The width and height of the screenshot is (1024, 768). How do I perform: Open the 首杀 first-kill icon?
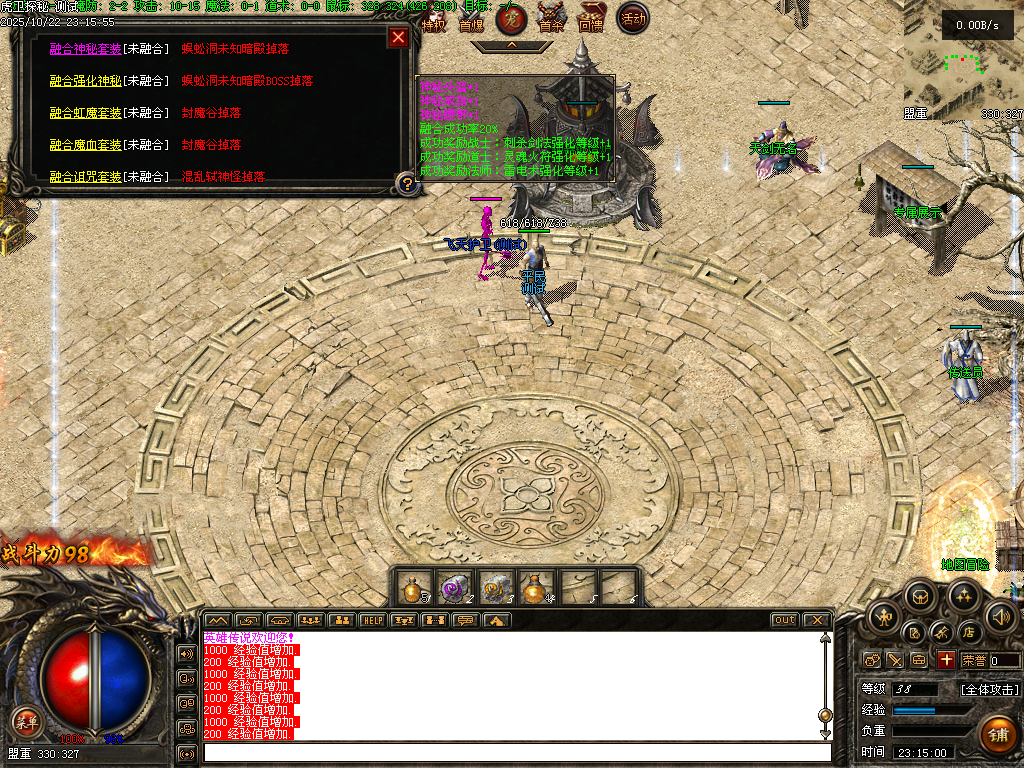[551, 18]
